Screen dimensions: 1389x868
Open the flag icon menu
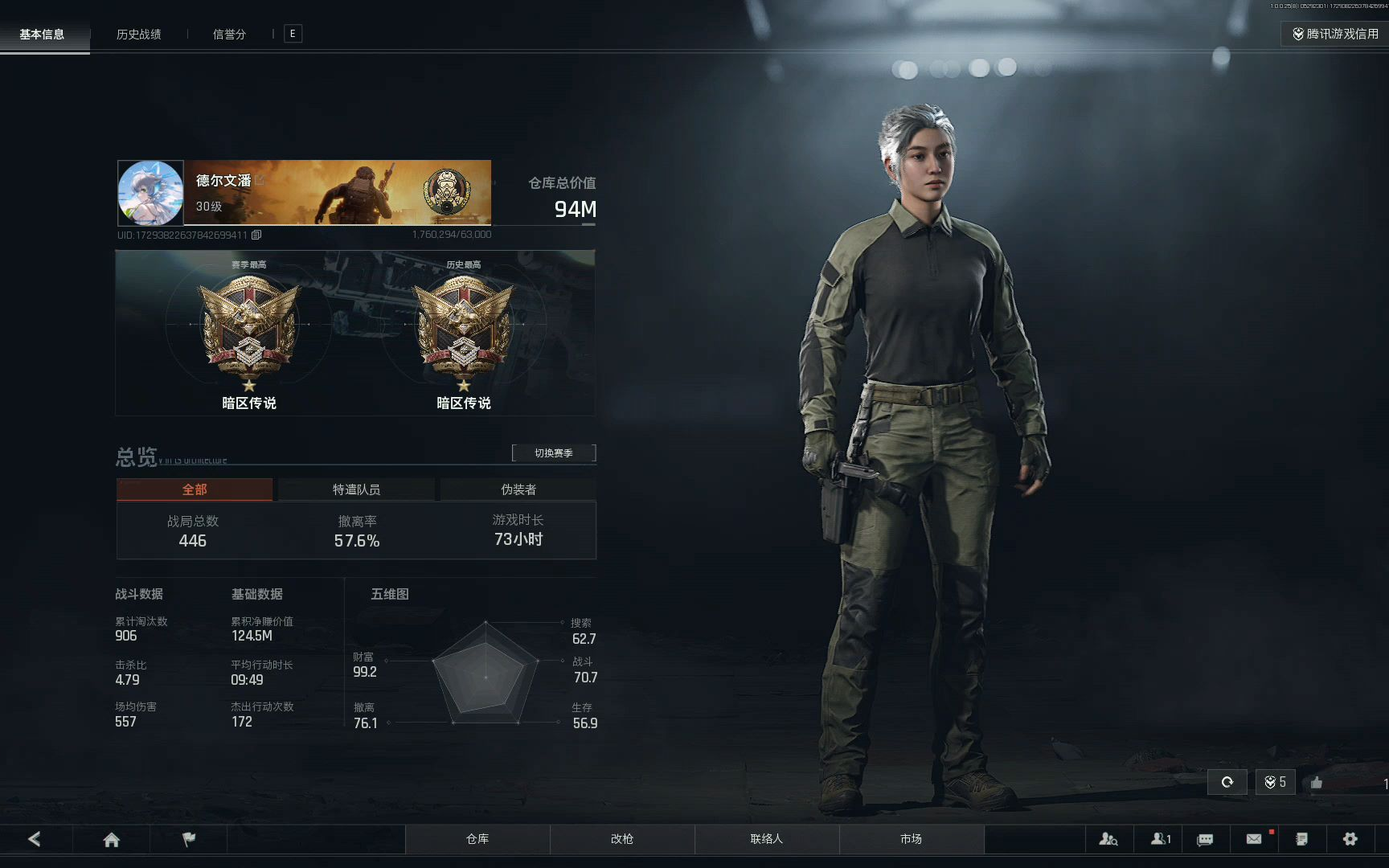tap(189, 839)
